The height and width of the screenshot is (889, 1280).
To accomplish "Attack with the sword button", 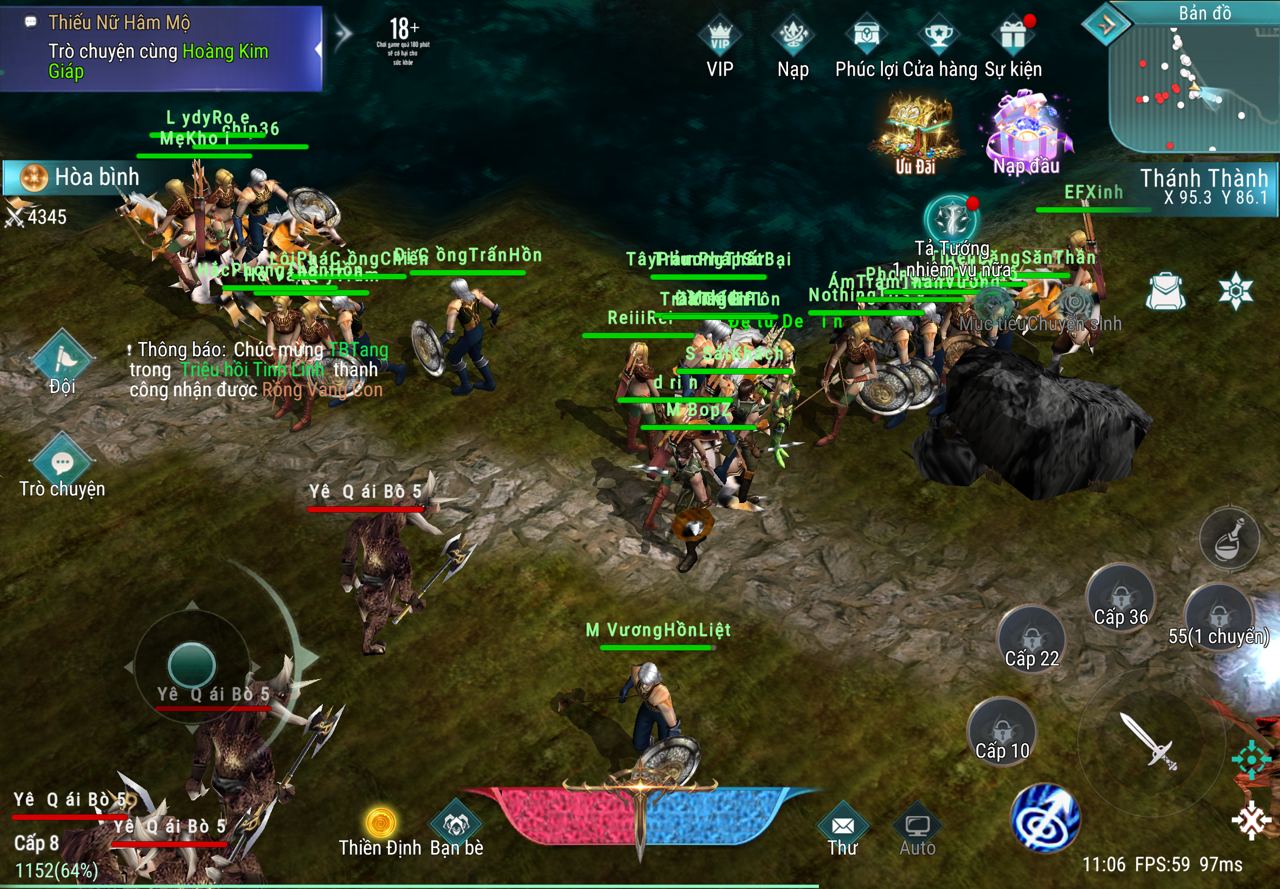I will [1148, 741].
